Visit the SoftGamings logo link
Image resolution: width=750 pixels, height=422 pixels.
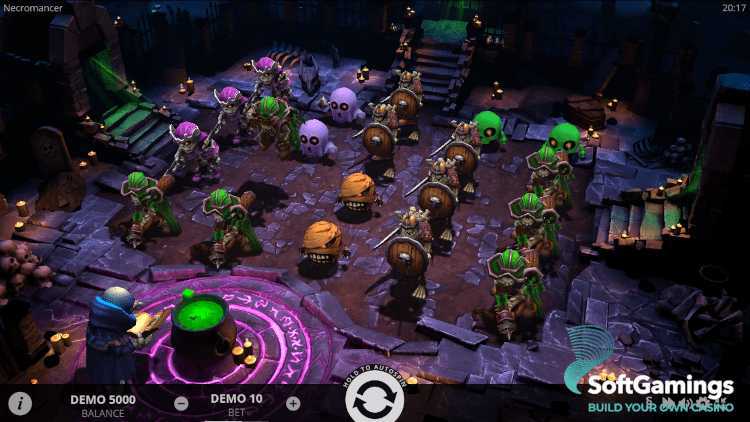click(648, 380)
